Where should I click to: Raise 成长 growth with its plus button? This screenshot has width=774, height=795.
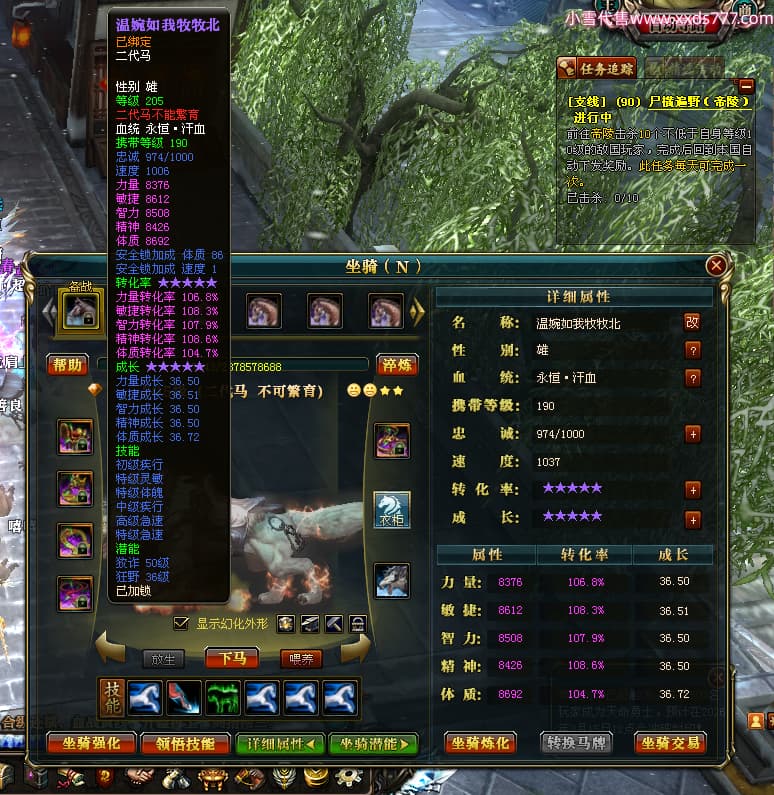pyautogui.click(x=692, y=519)
